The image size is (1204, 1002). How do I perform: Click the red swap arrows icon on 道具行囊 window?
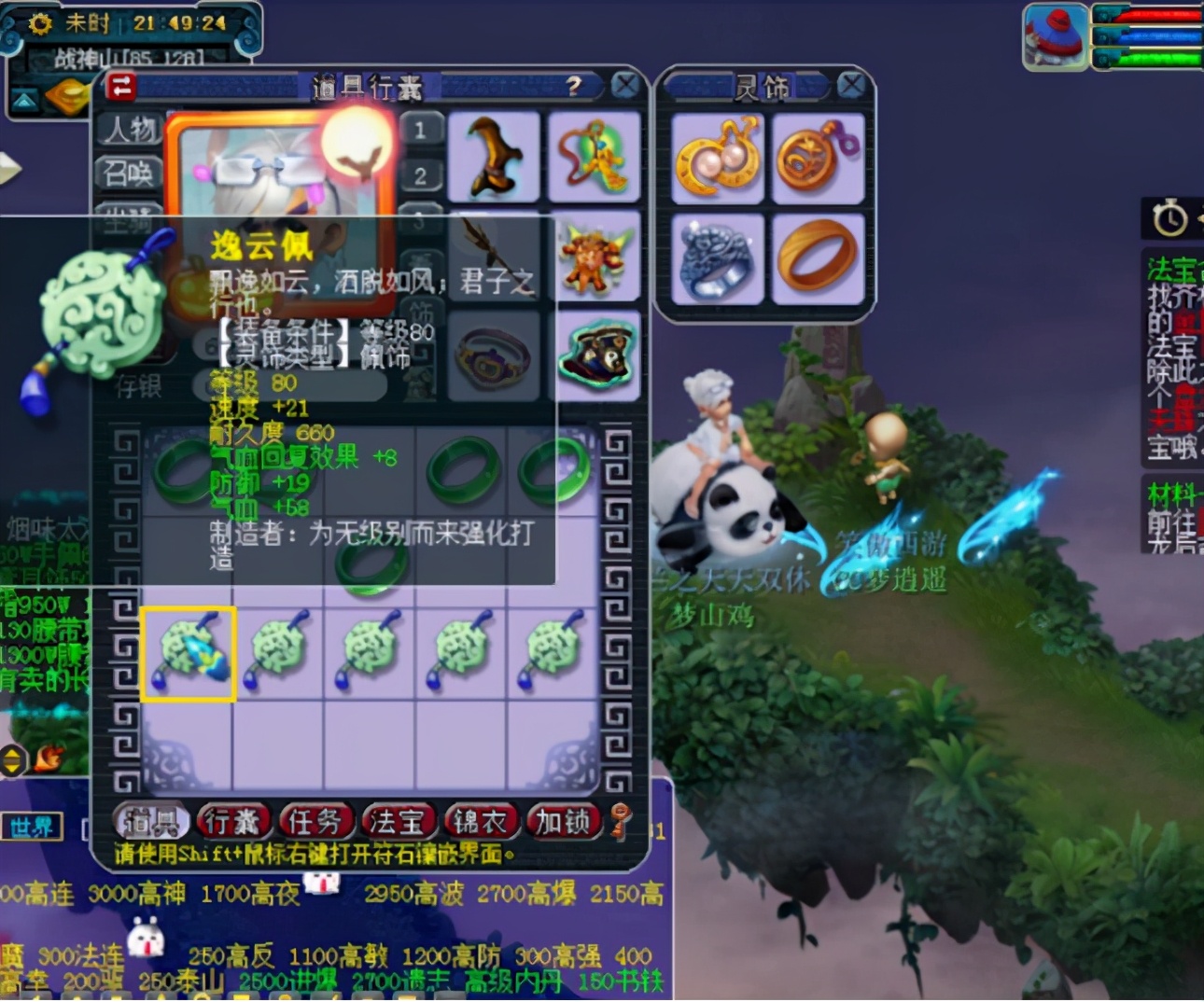point(121,85)
